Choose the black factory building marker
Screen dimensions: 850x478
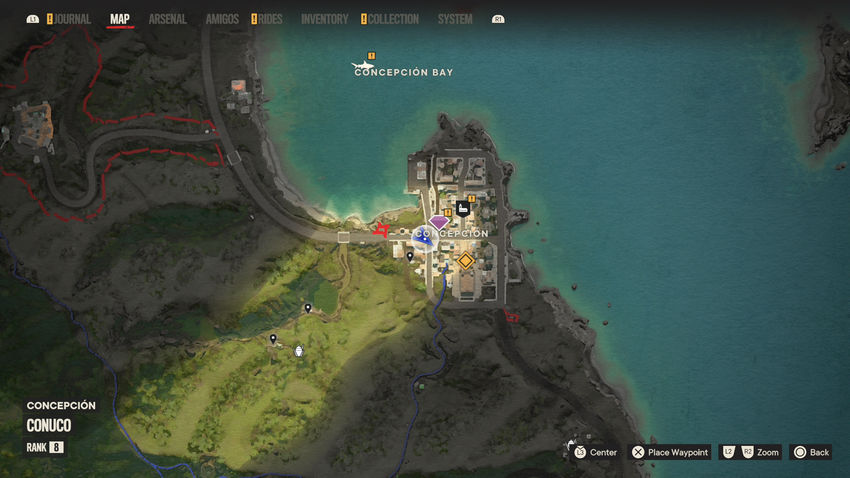pyautogui.click(x=463, y=208)
